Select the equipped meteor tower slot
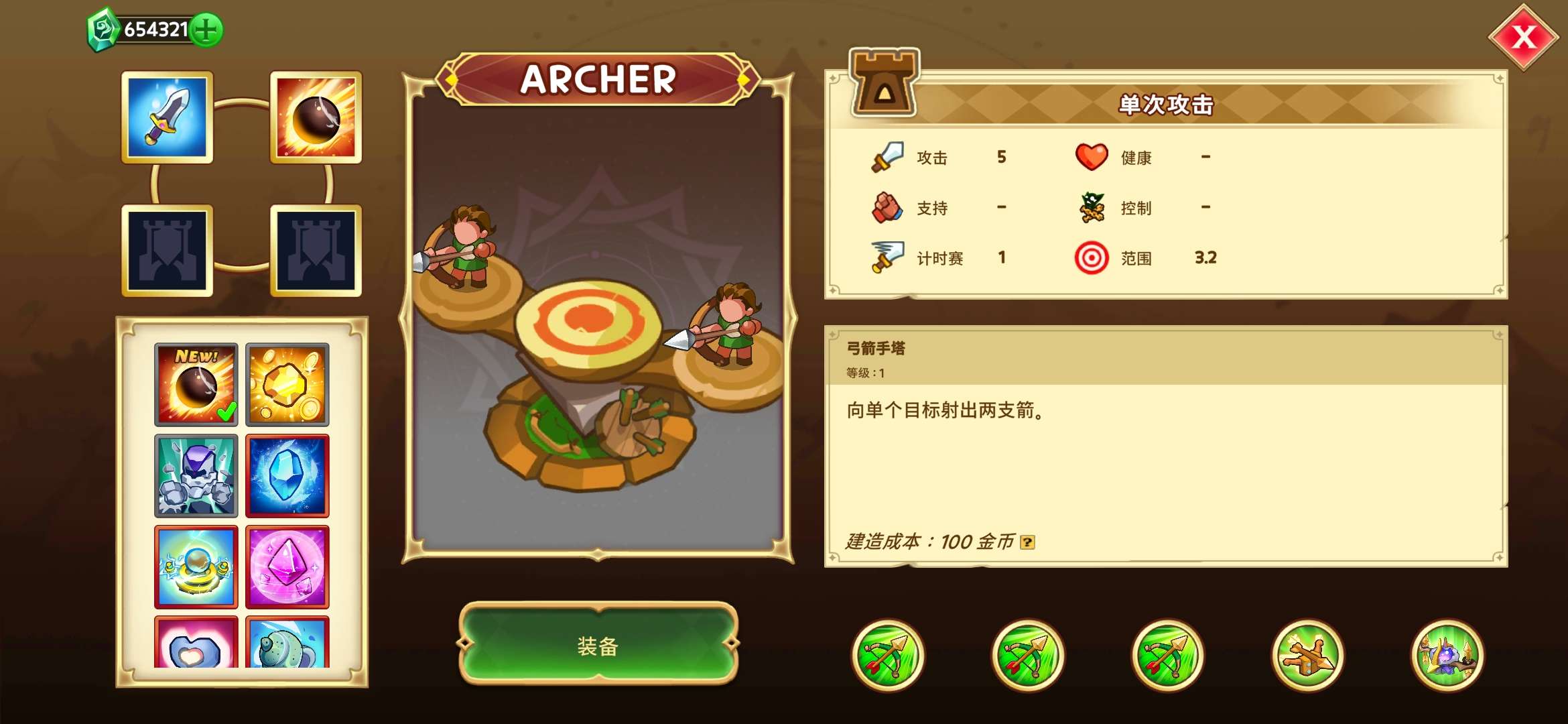 pos(316,117)
